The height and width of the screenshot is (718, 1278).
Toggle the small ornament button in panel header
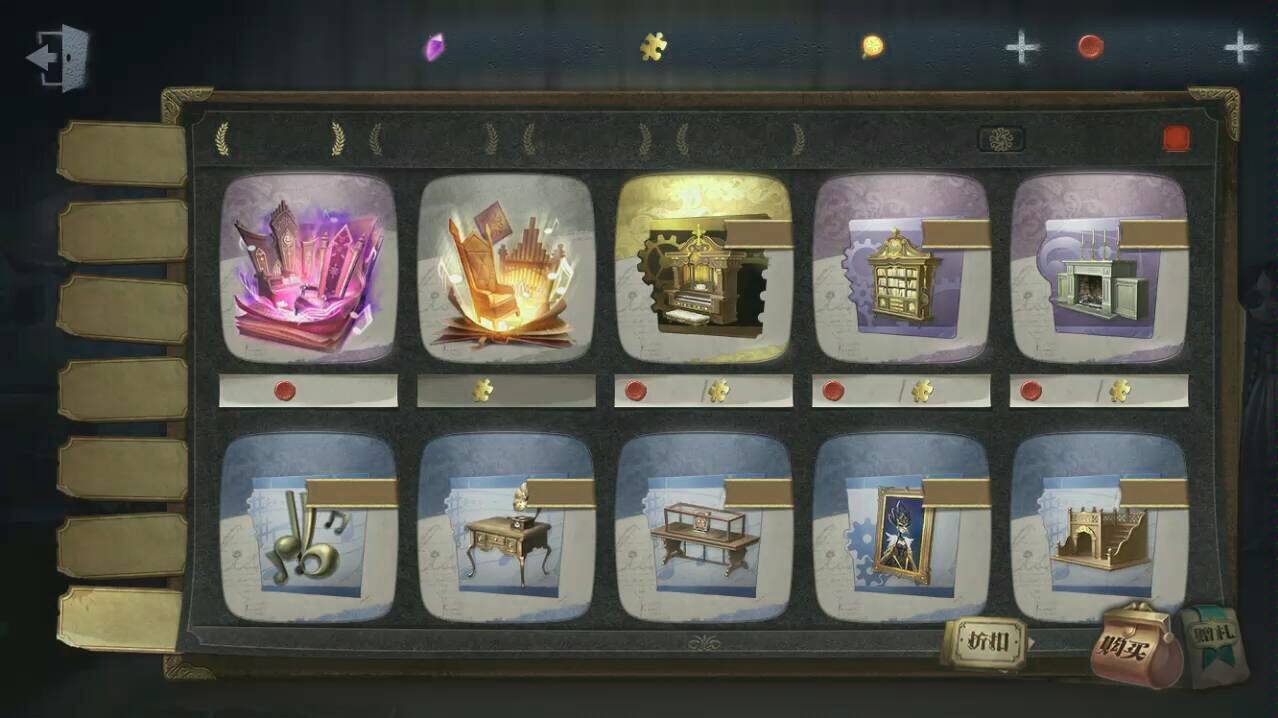tap(1001, 139)
